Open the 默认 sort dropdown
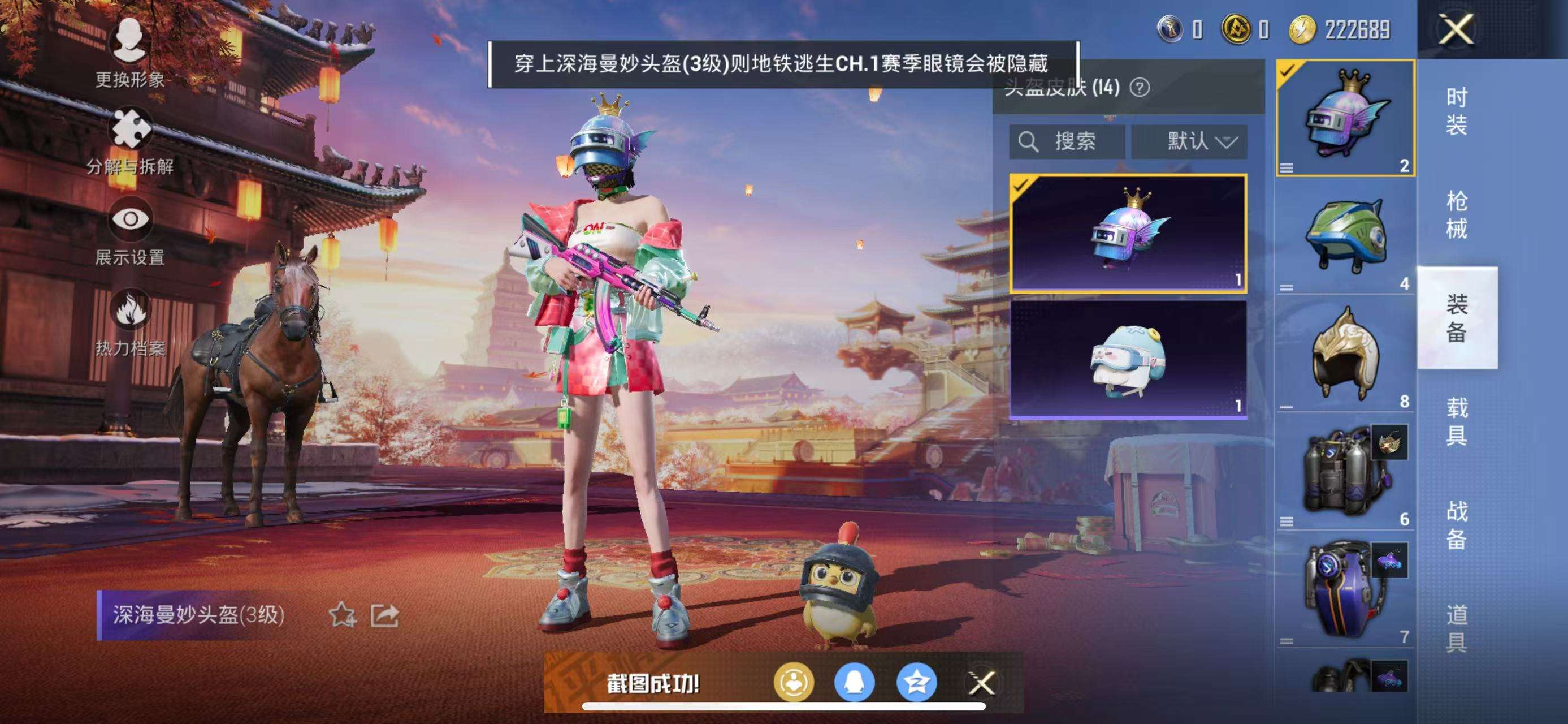 [x=1188, y=141]
